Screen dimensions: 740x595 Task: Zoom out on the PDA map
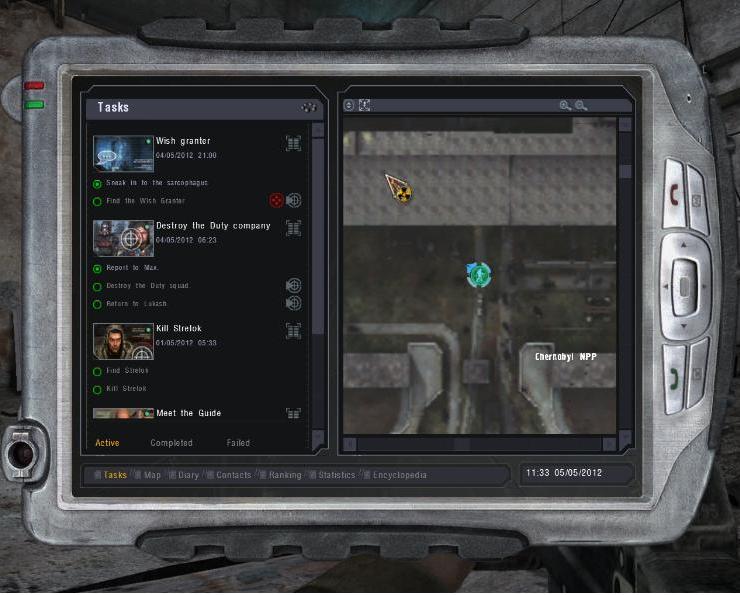point(581,105)
